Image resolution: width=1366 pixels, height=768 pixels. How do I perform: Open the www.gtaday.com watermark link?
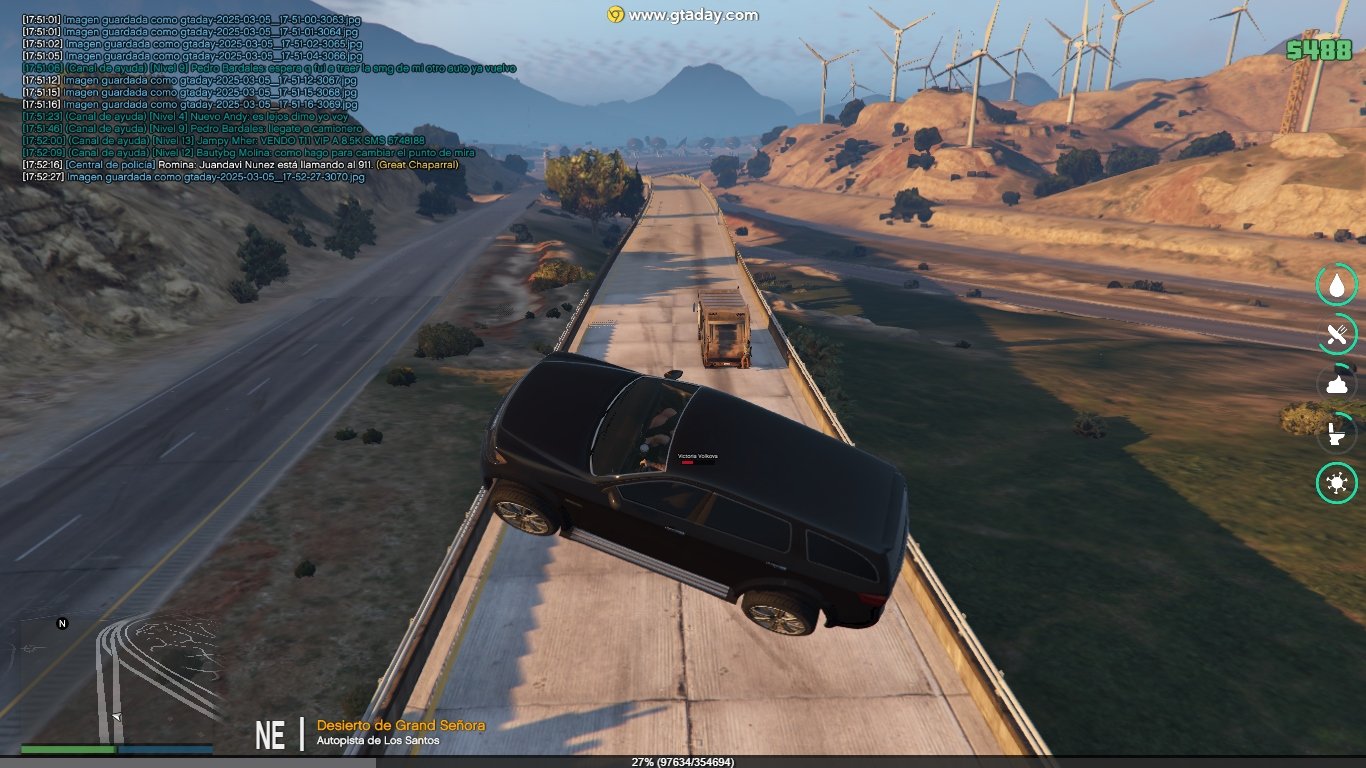(x=683, y=15)
